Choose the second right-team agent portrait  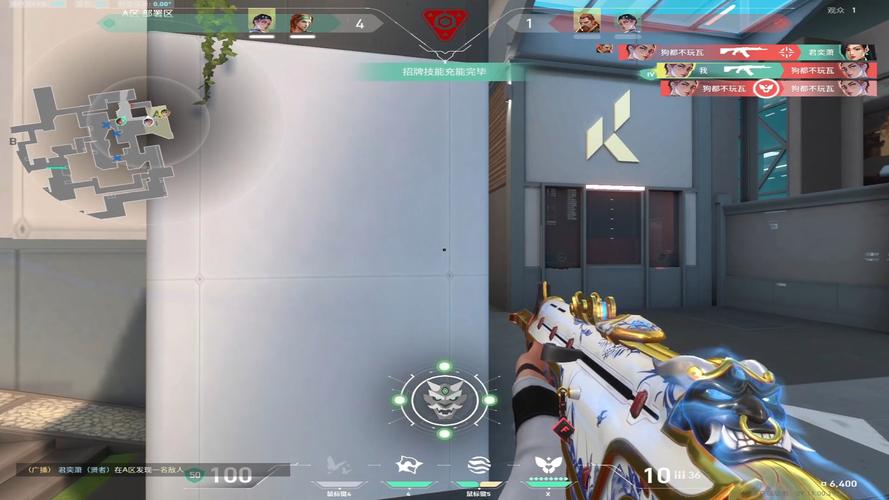[x=627, y=22]
